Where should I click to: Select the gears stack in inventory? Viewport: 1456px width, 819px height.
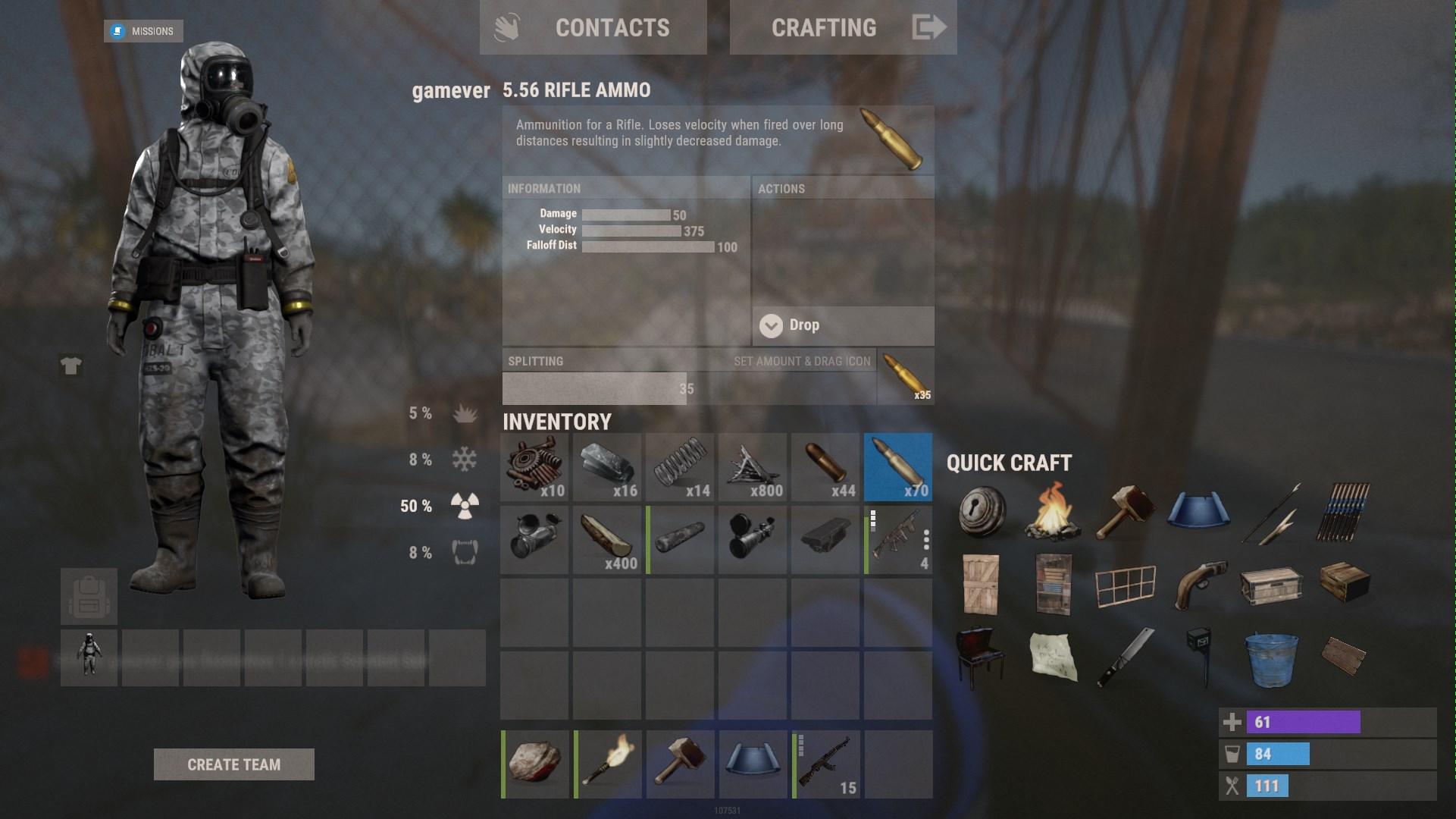(534, 467)
